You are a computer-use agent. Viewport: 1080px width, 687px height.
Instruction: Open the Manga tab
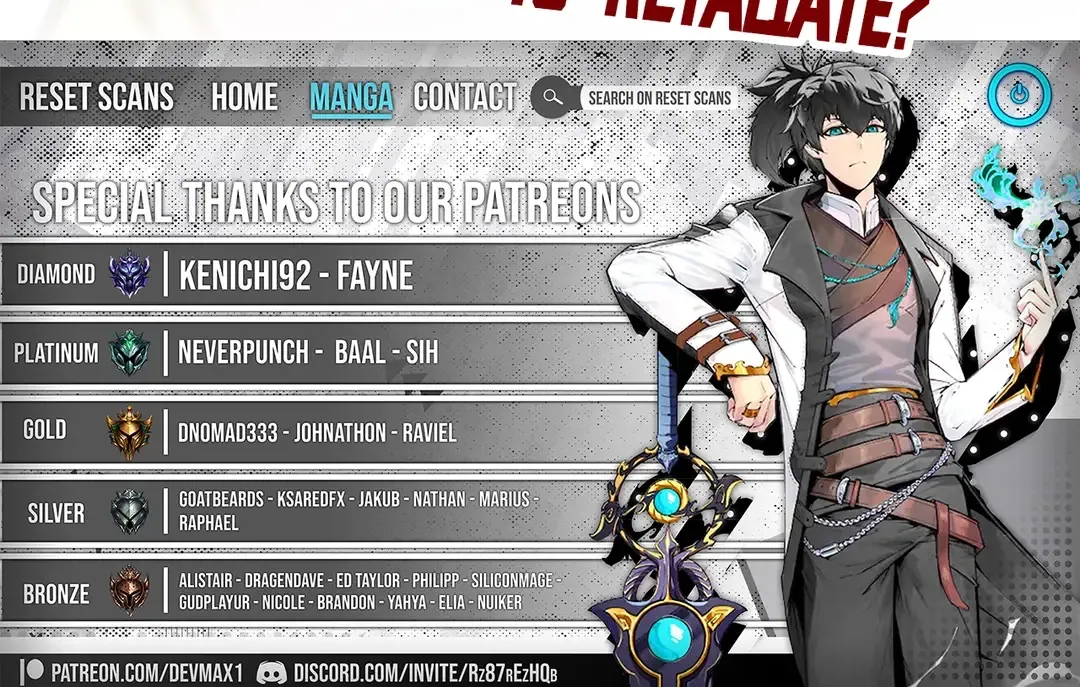tap(351, 97)
